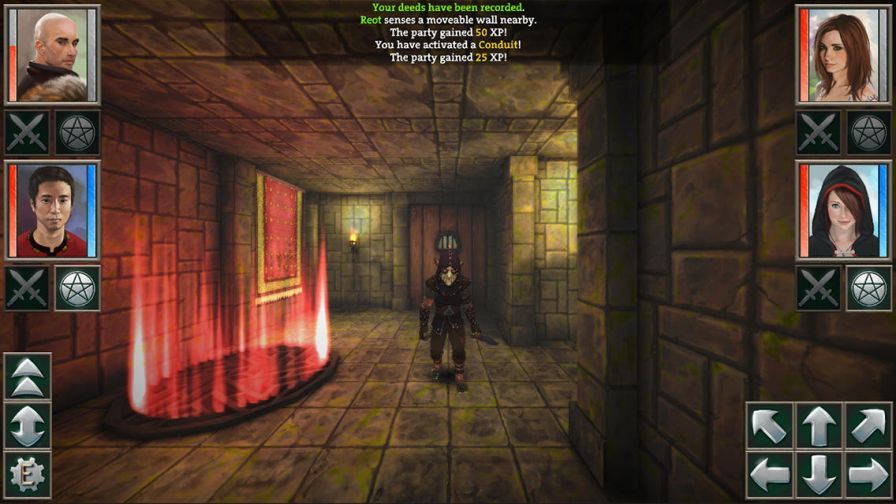Strafe left with the left arrow
Image resolution: width=896 pixels, height=504 pixels.
coord(770,474)
